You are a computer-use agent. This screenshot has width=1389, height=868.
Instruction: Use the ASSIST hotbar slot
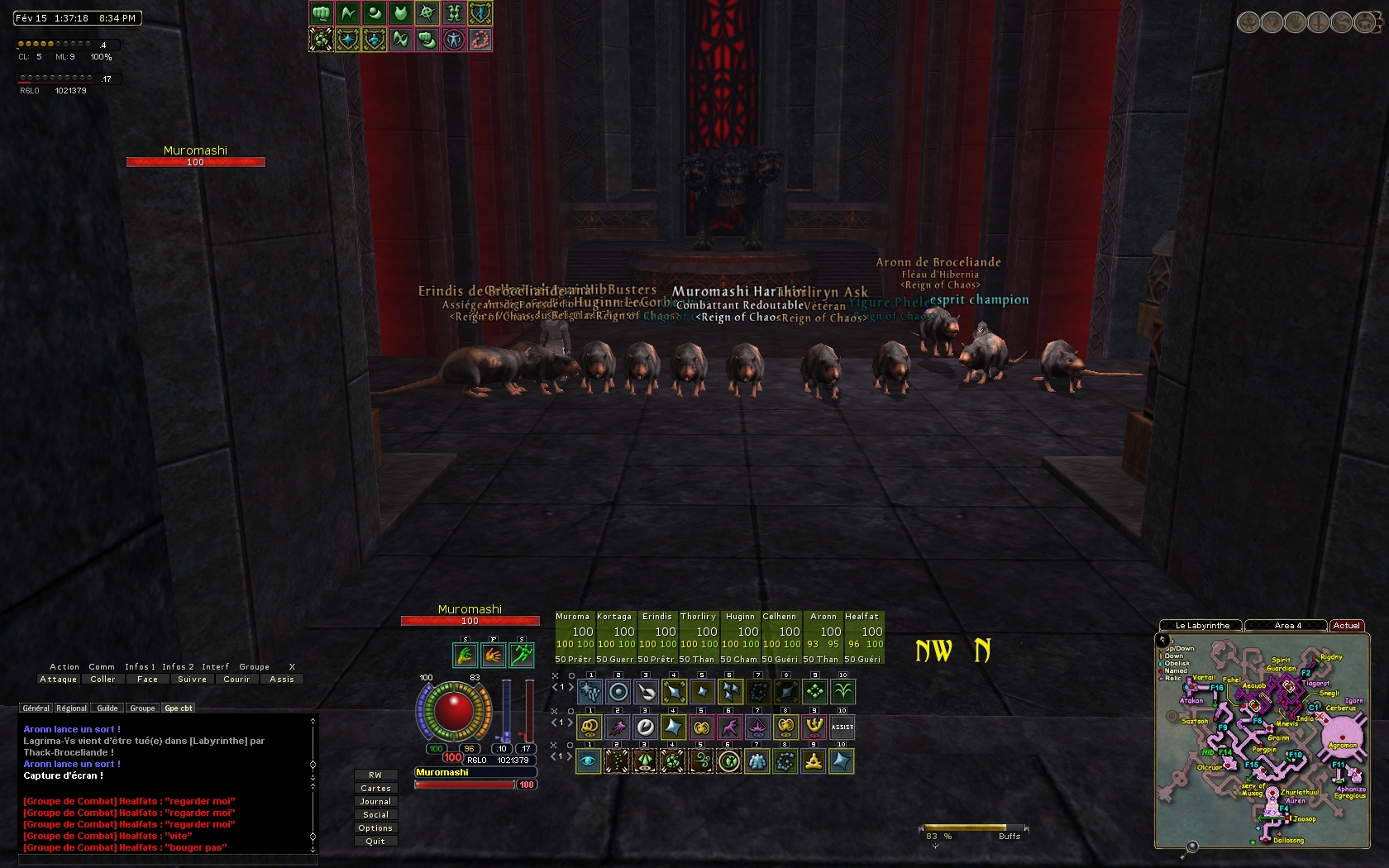tap(842, 727)
